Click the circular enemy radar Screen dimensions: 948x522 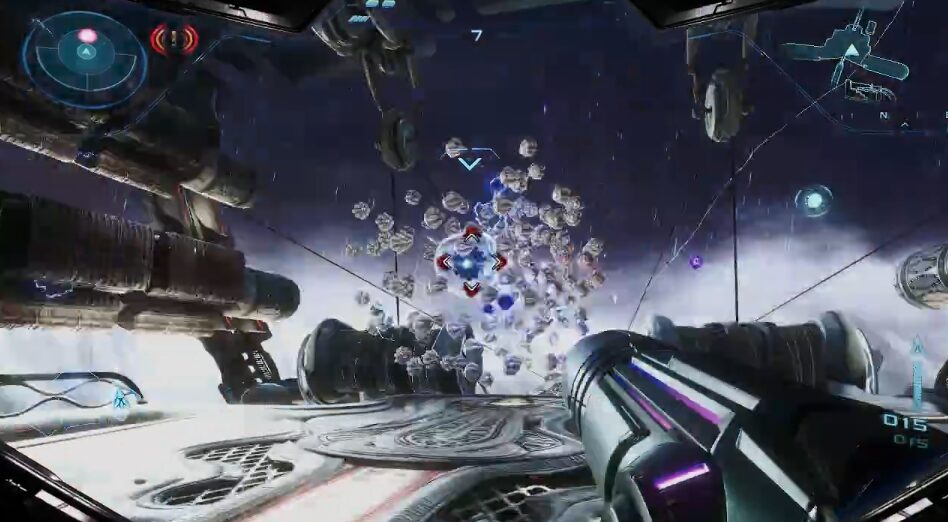point(85,58)
